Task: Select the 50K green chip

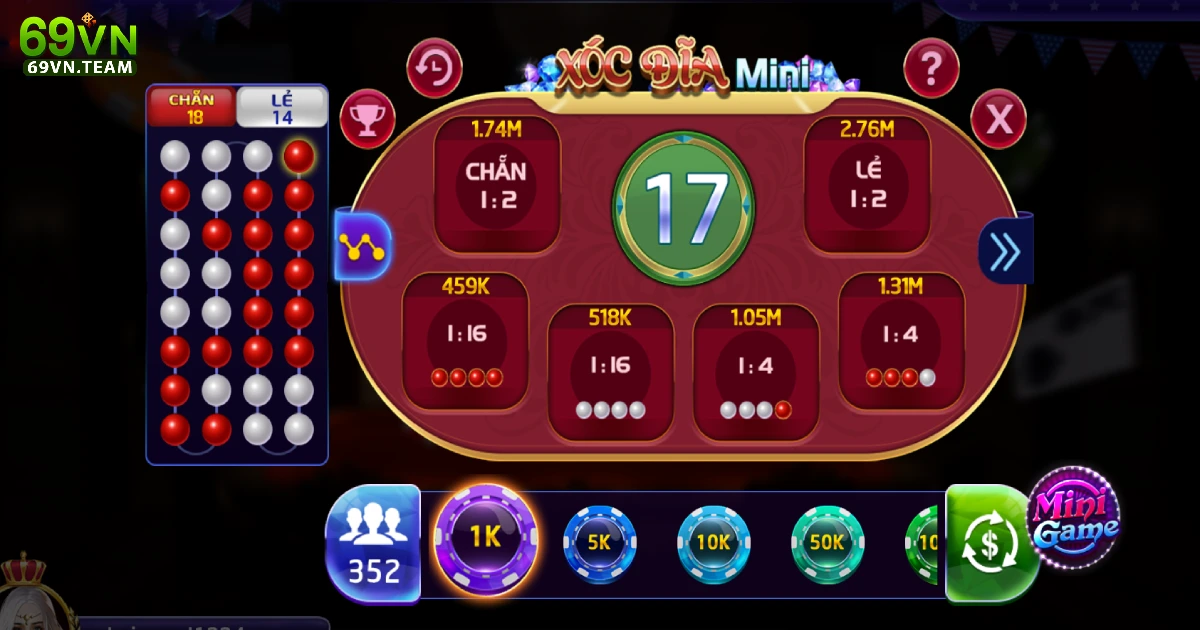Action: [827, 543]
